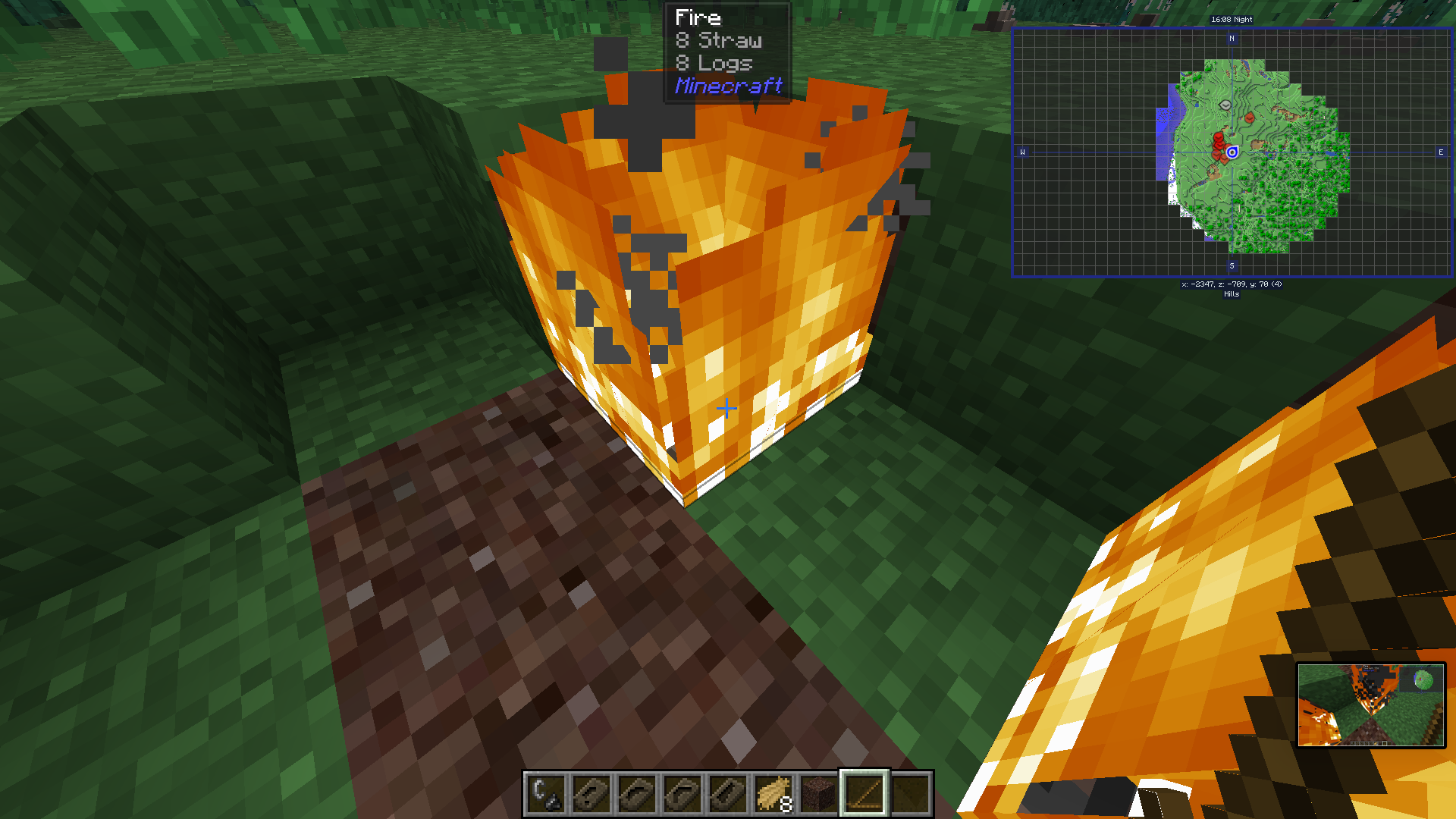Toggle the coordinates readout under the minimap
Viewport: 1456px width, 819px height.
[x=1232, y=285]
